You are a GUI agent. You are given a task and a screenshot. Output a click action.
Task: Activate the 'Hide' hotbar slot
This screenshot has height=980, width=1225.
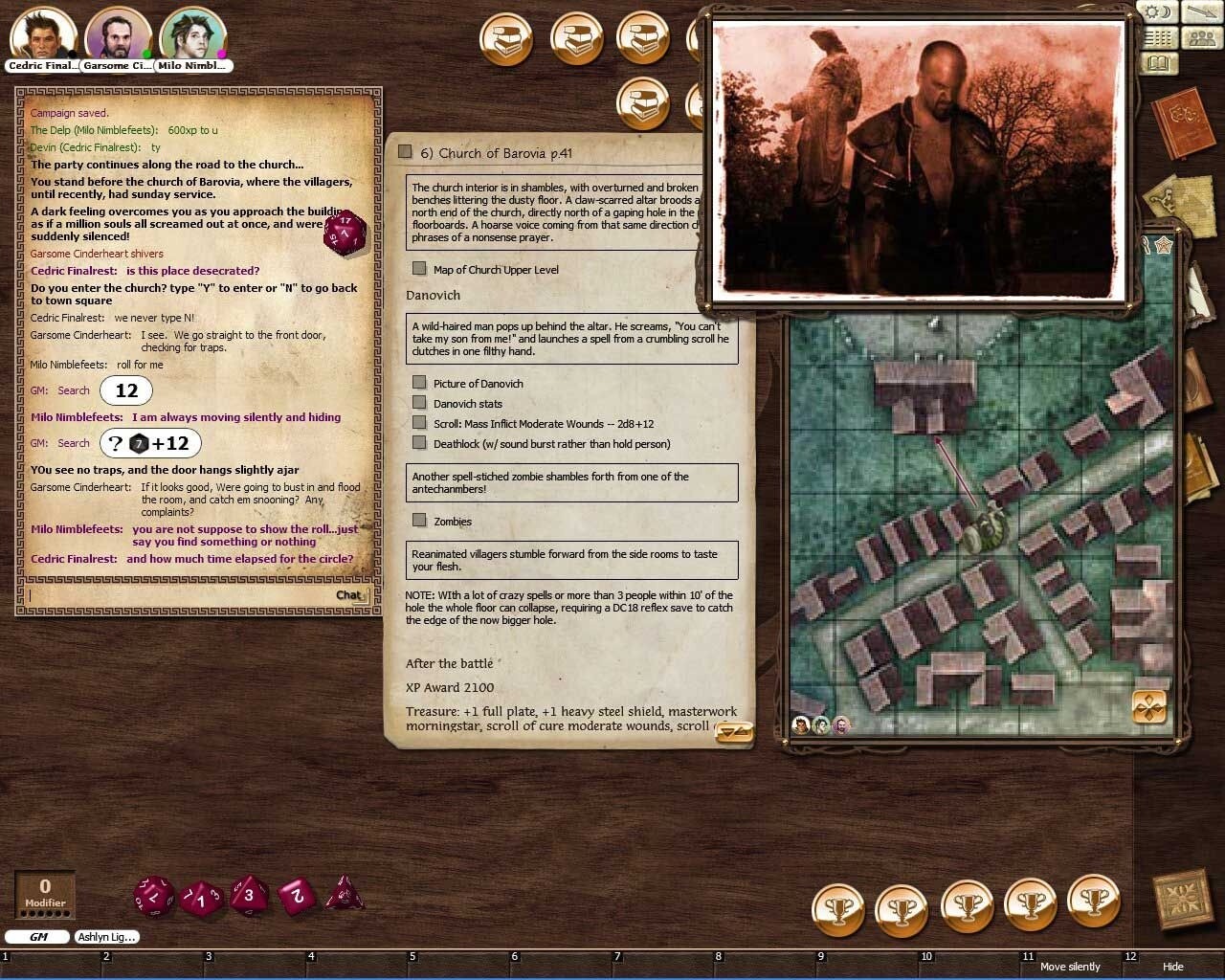(1173, 967)
